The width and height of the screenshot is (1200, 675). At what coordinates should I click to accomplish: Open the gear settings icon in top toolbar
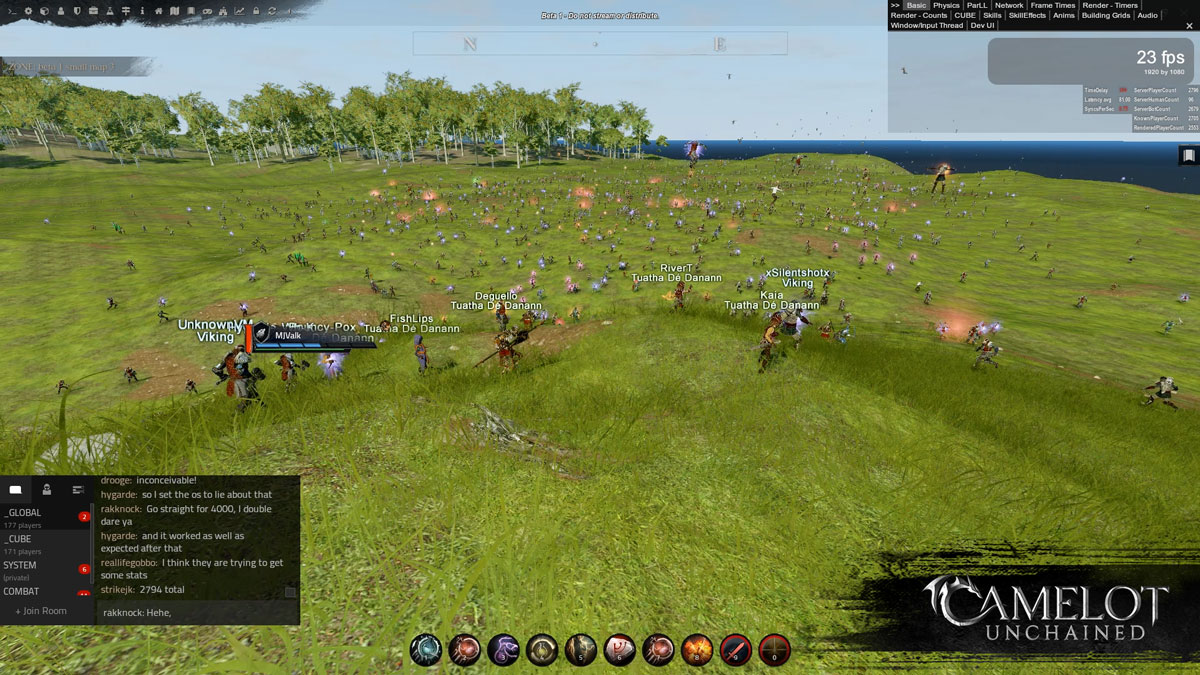(x=28, y=11)
